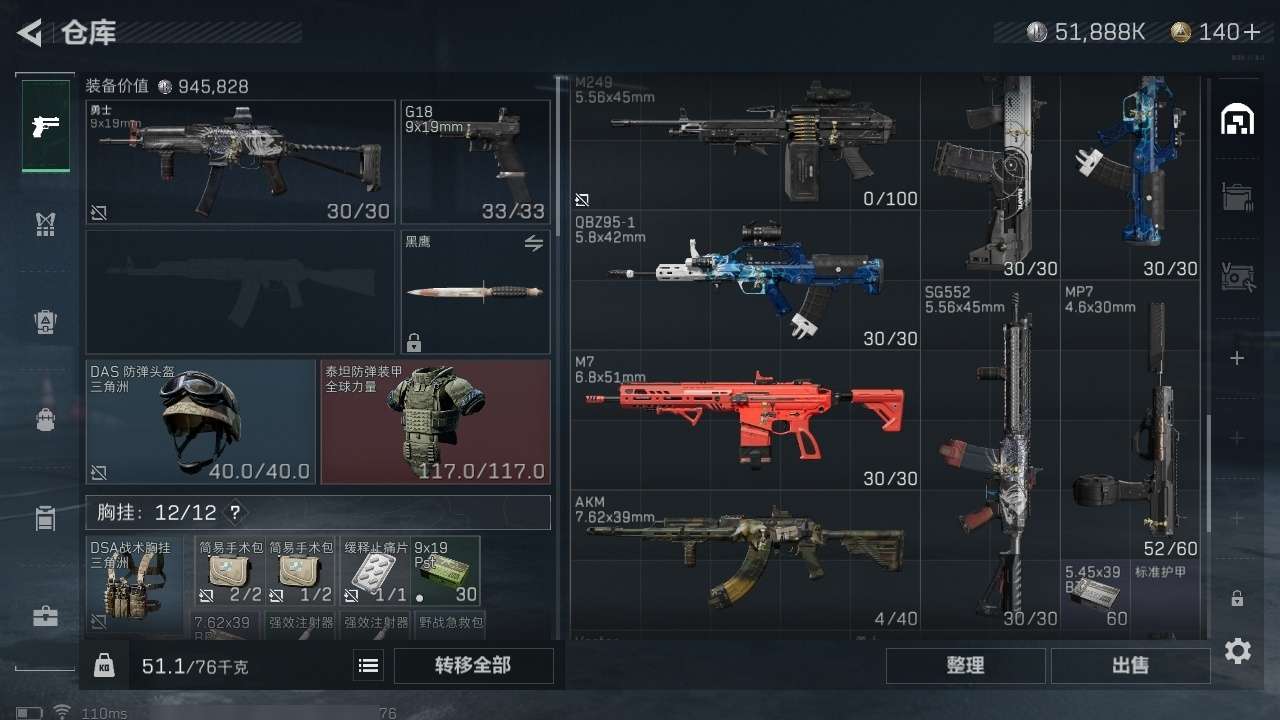This screenshot has width=1280, height=720.
Task: Open the settings gear icon
Action: 1237,652
